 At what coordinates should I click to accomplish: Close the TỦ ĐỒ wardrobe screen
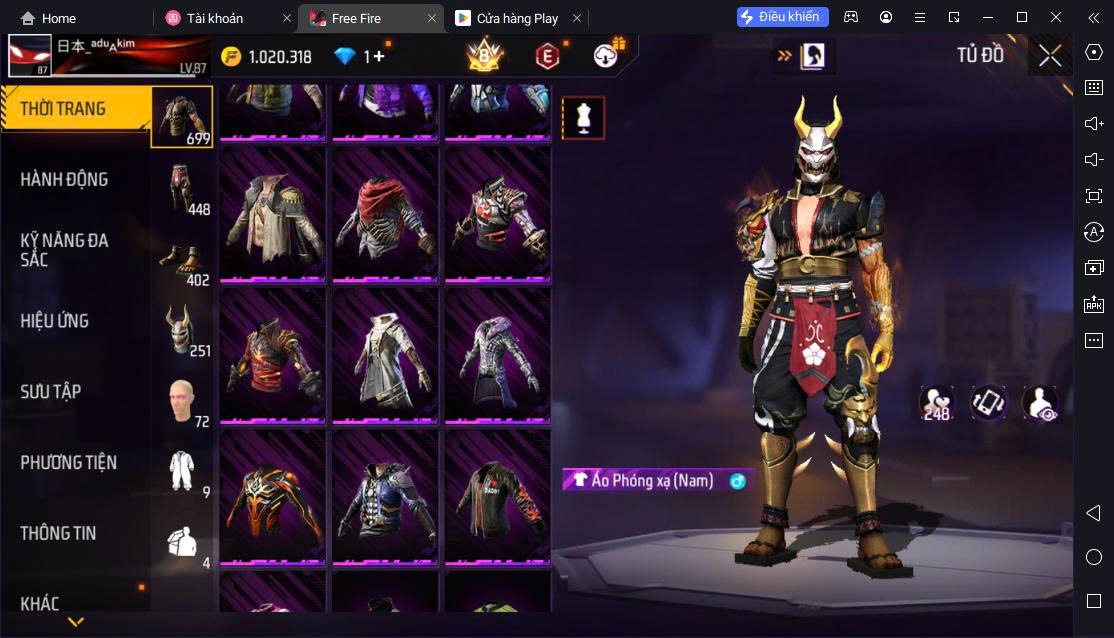1050,55
